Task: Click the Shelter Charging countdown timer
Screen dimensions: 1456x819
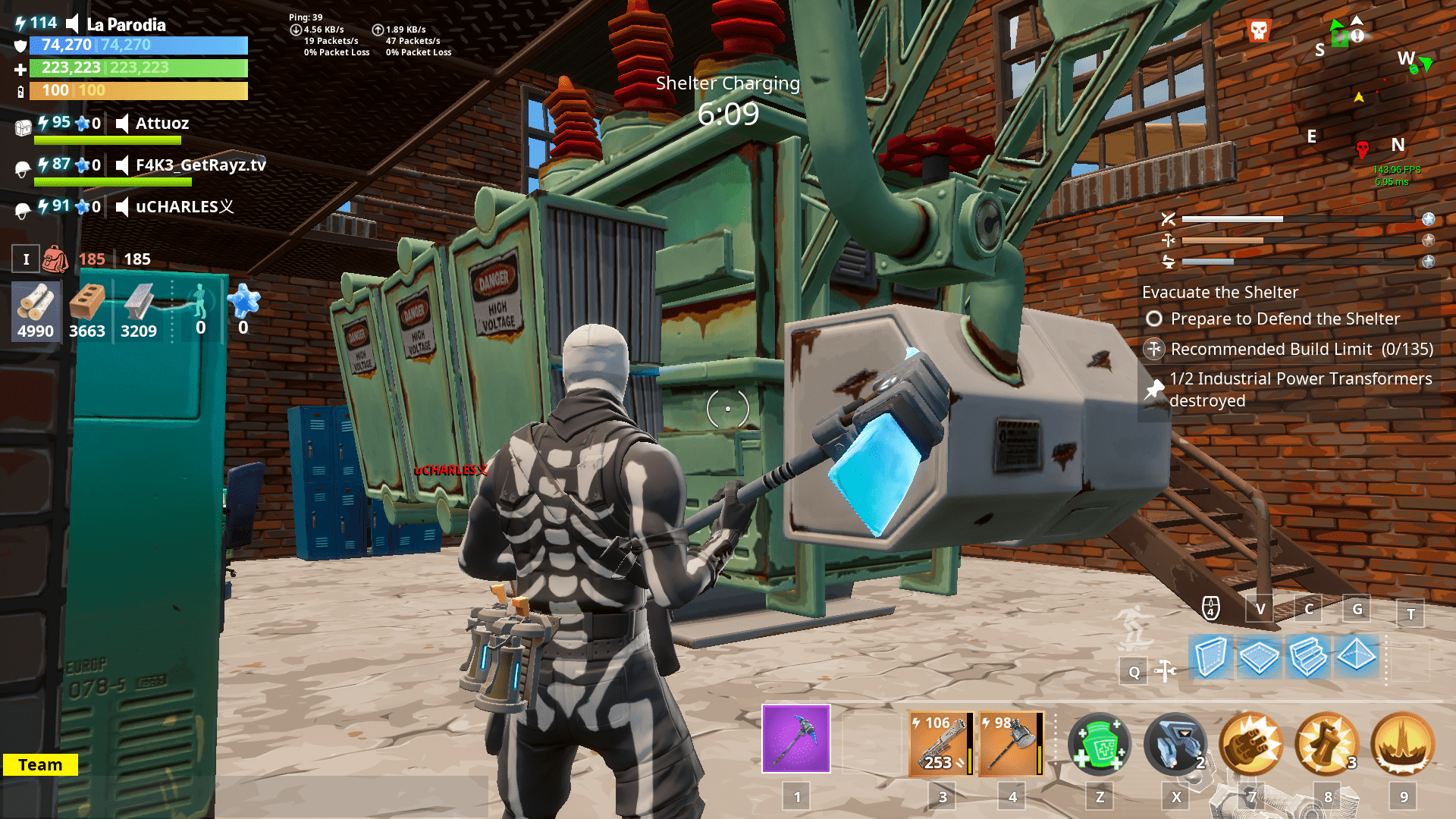Action: (x=728, y=114)
